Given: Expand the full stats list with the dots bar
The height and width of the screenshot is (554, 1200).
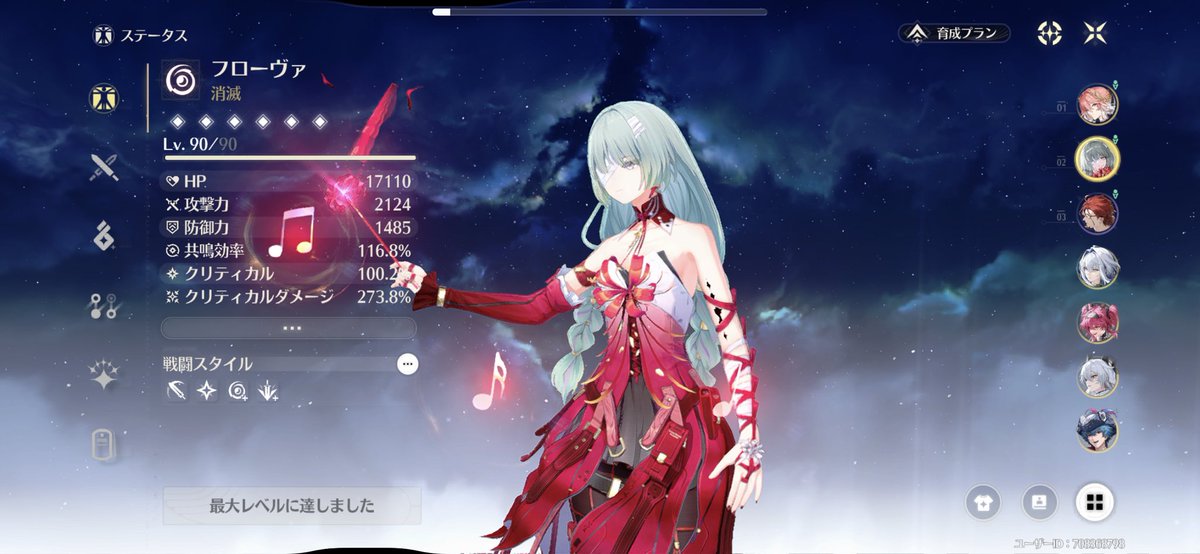Looking at the screenshot, I should [288, 328].
